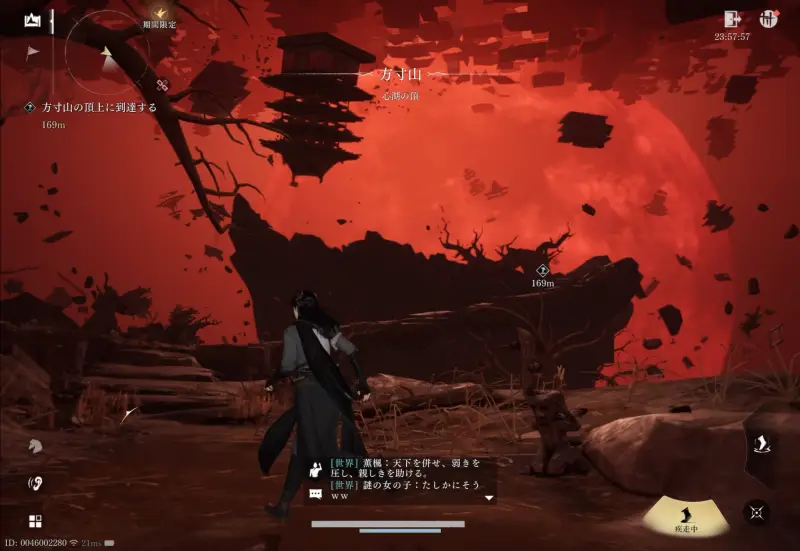
Task: Expand the chat with the arrow
Action: pos(489,497)
